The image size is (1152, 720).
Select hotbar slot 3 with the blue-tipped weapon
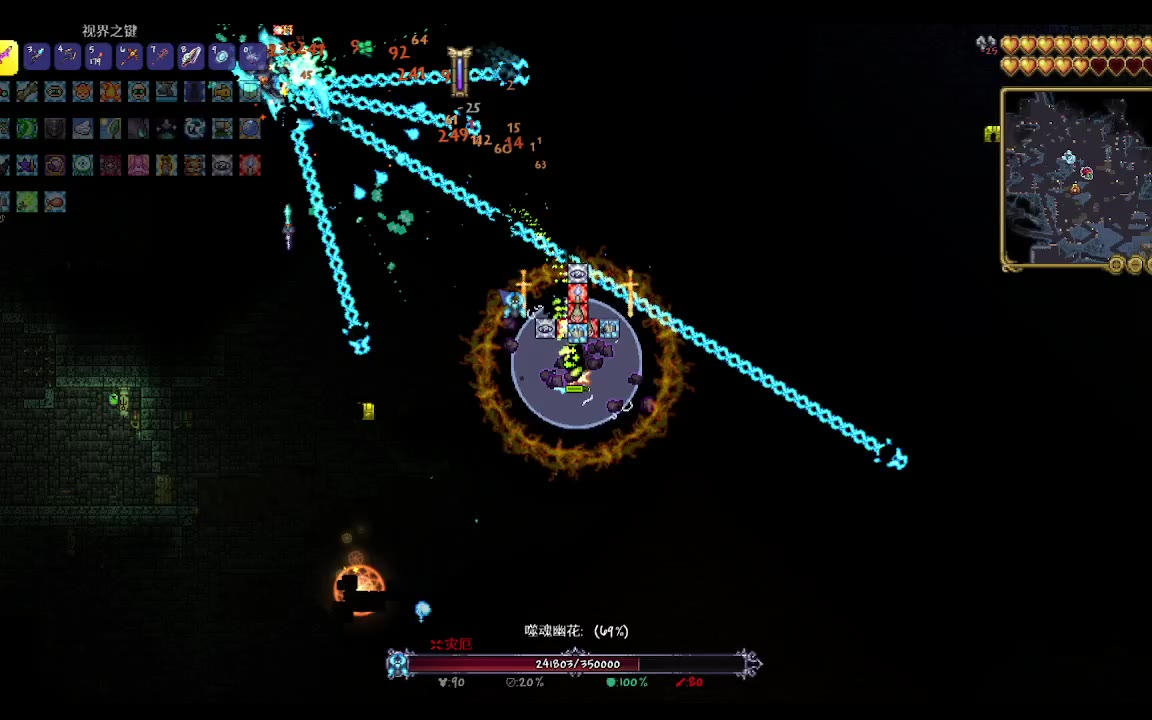tap(36, 56)
